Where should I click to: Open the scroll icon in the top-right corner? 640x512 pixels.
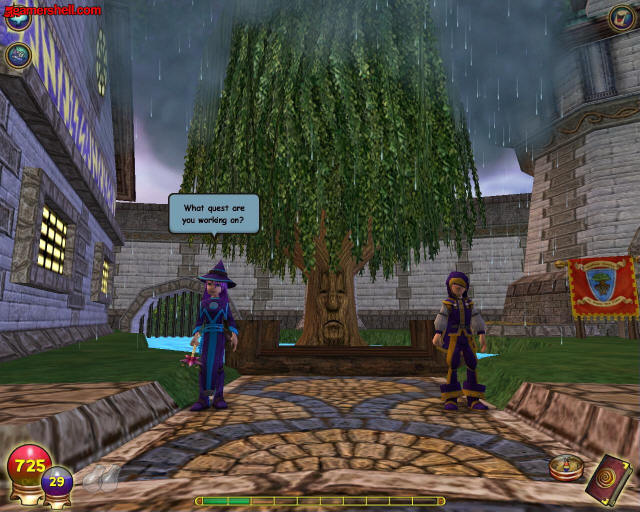pos(622,17)
